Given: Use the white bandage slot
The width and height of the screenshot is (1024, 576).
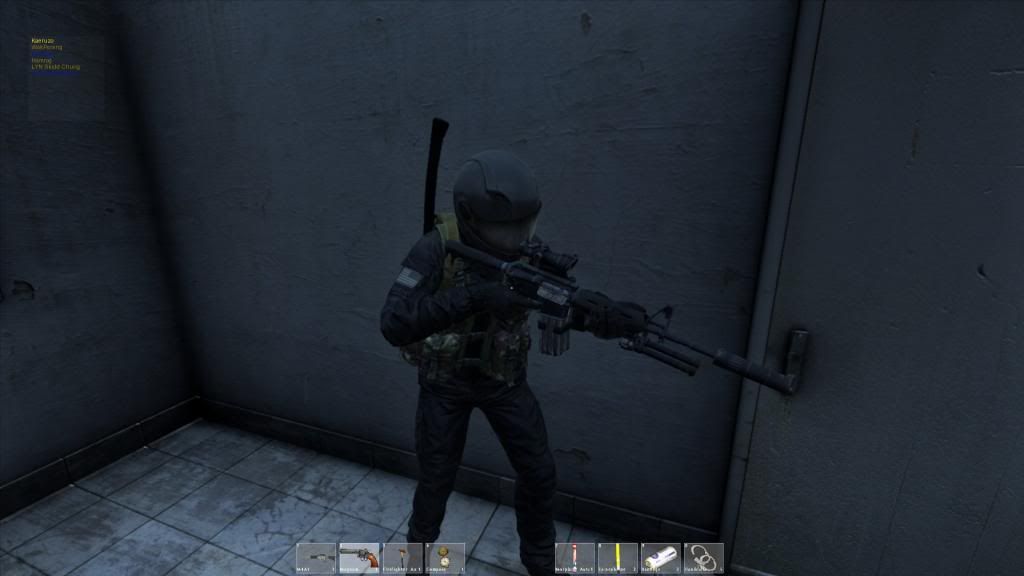Looking at the screenshot, I should [x=661, y=557].
